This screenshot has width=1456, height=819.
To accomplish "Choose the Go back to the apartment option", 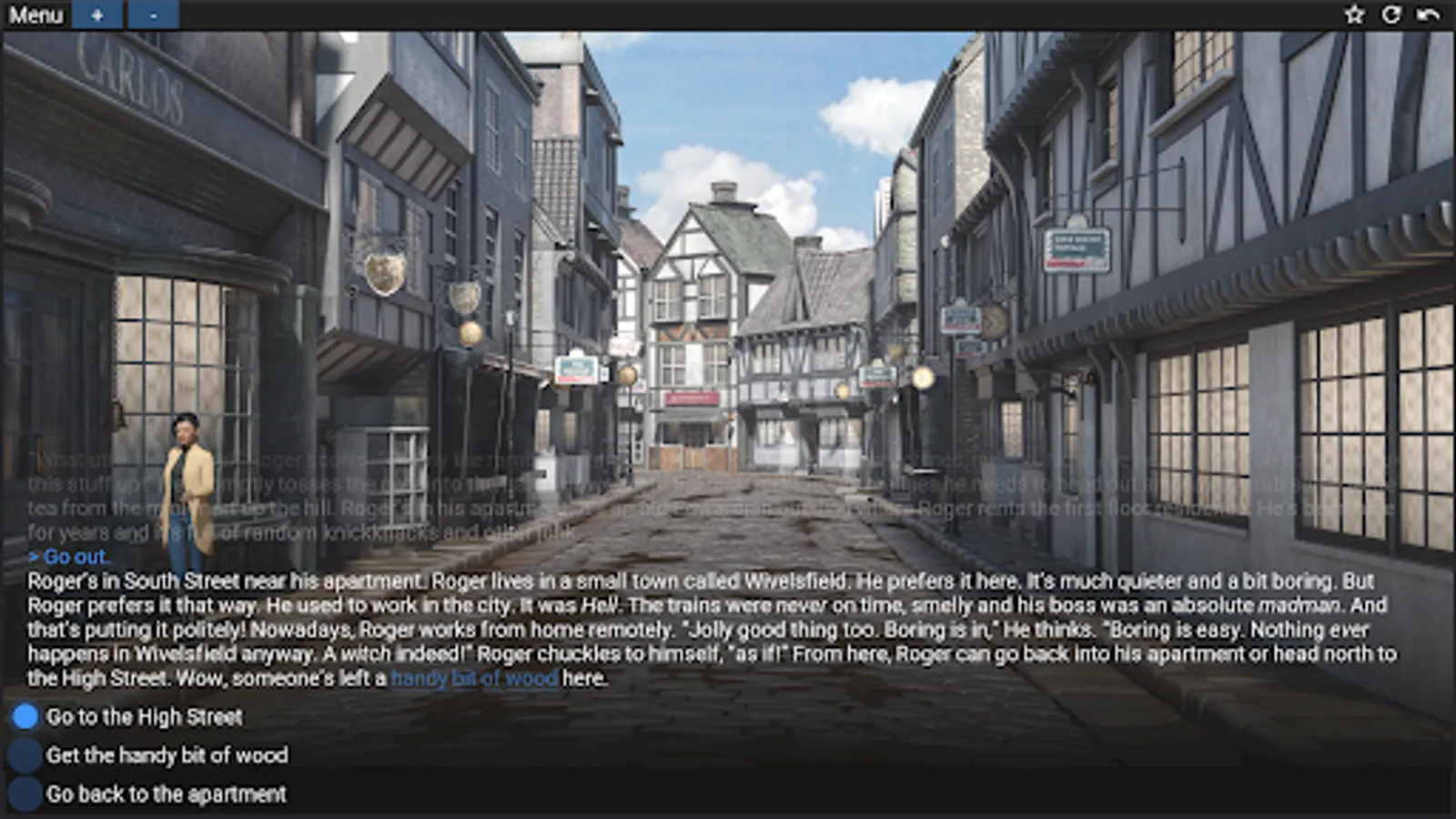I will click(x=167, y=794).
